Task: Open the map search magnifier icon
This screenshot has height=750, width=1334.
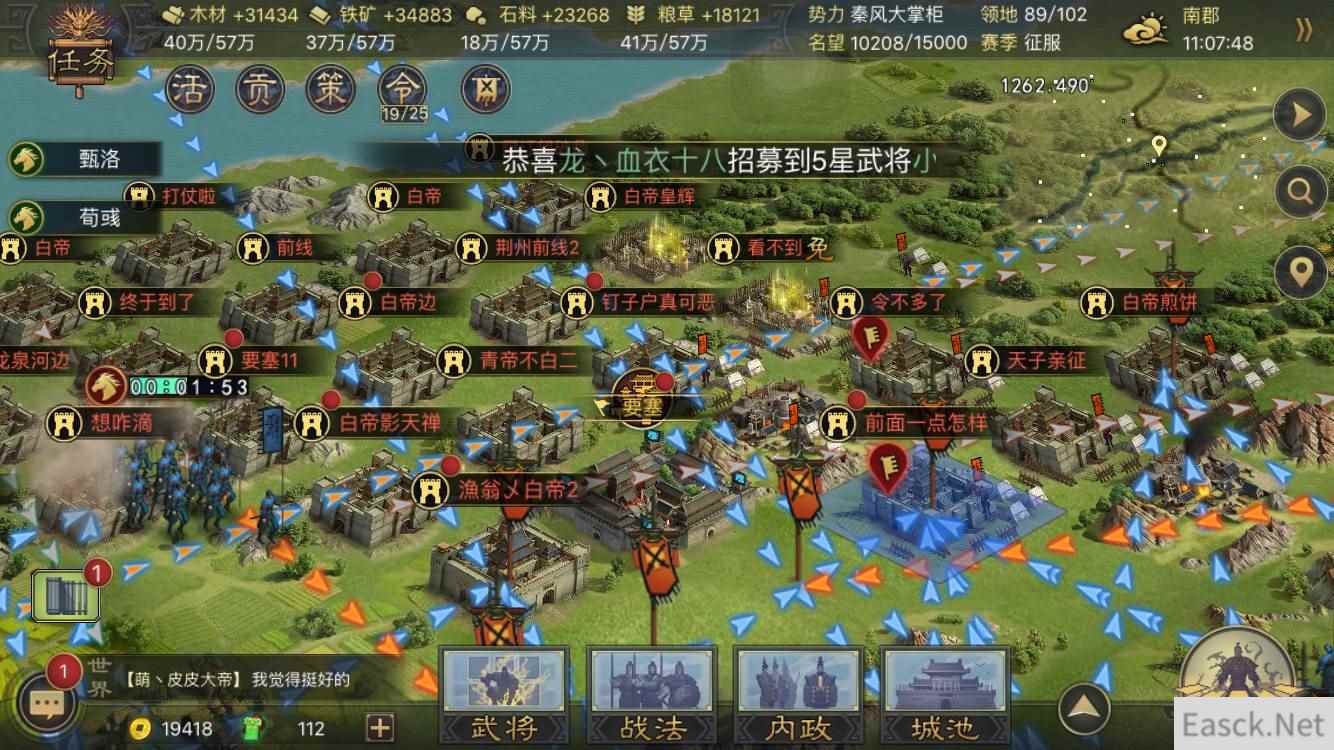Action: 1300,191
